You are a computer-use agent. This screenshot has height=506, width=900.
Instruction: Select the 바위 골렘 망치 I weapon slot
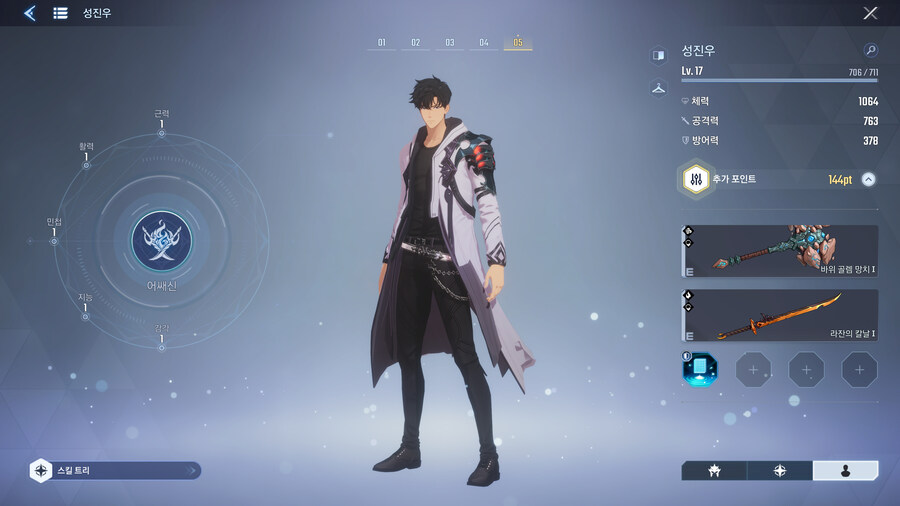pos(779,251)
